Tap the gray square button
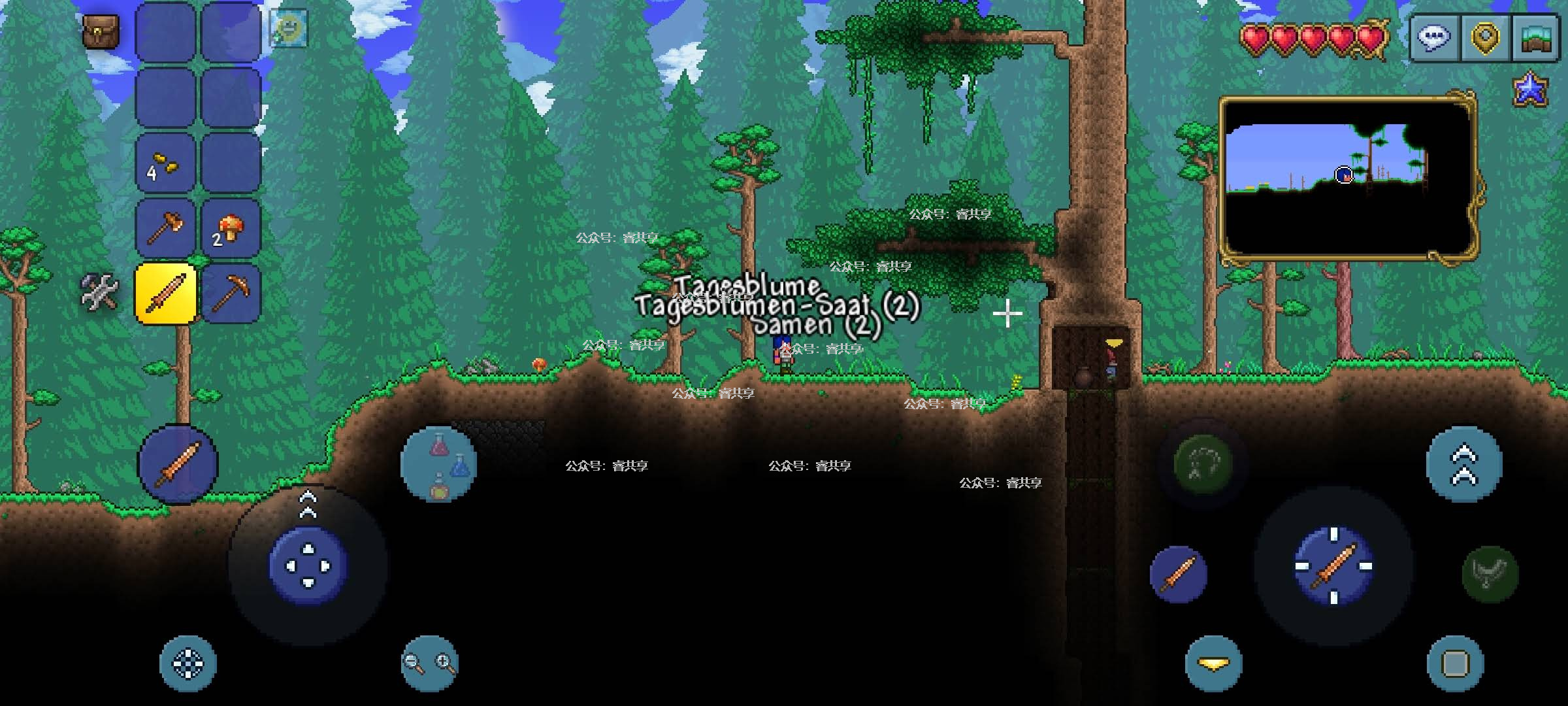The image size is (1568, 706). point(1456,664)
